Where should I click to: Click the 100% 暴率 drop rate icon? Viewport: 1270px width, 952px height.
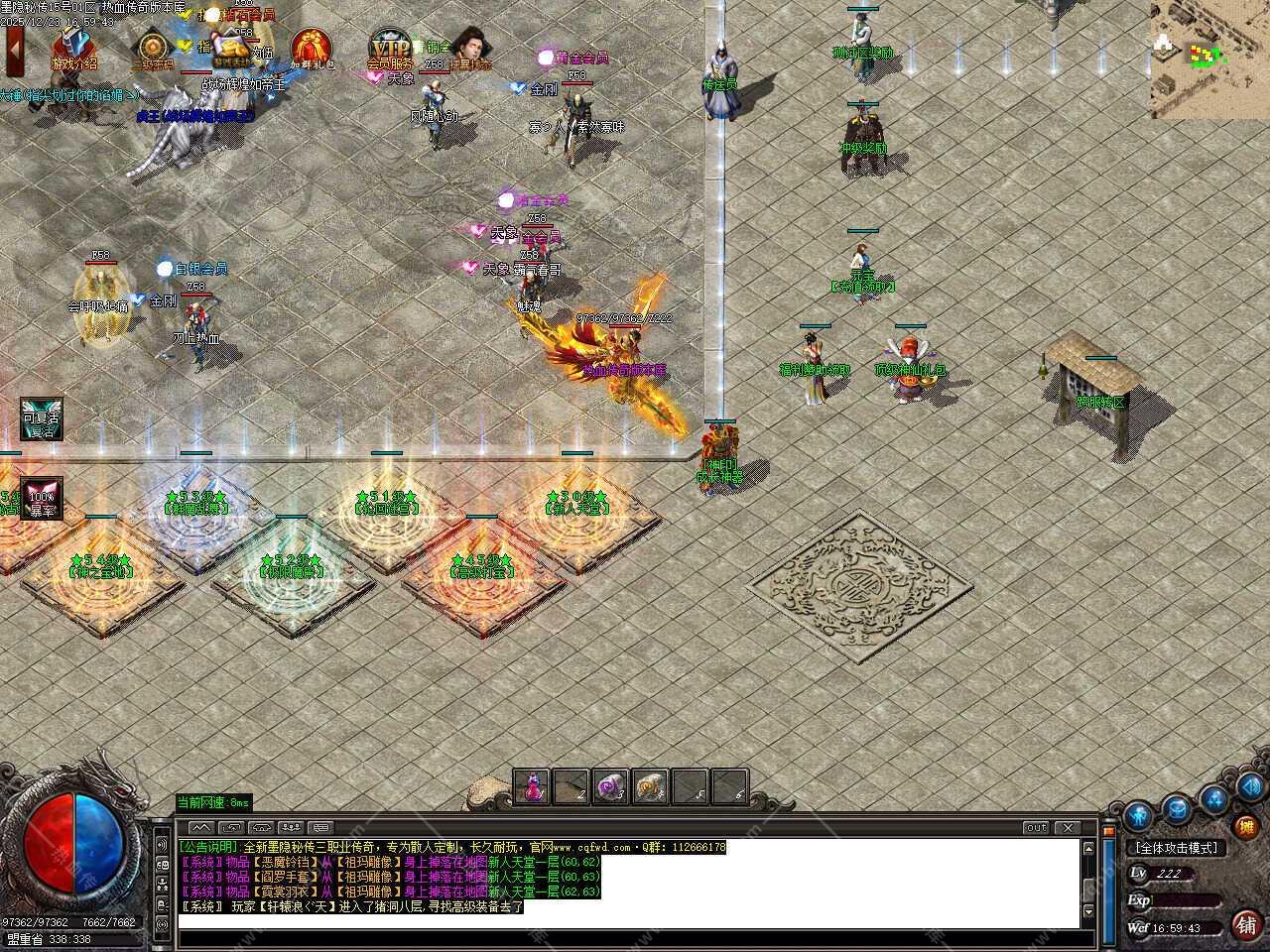(x=42, y=498)
